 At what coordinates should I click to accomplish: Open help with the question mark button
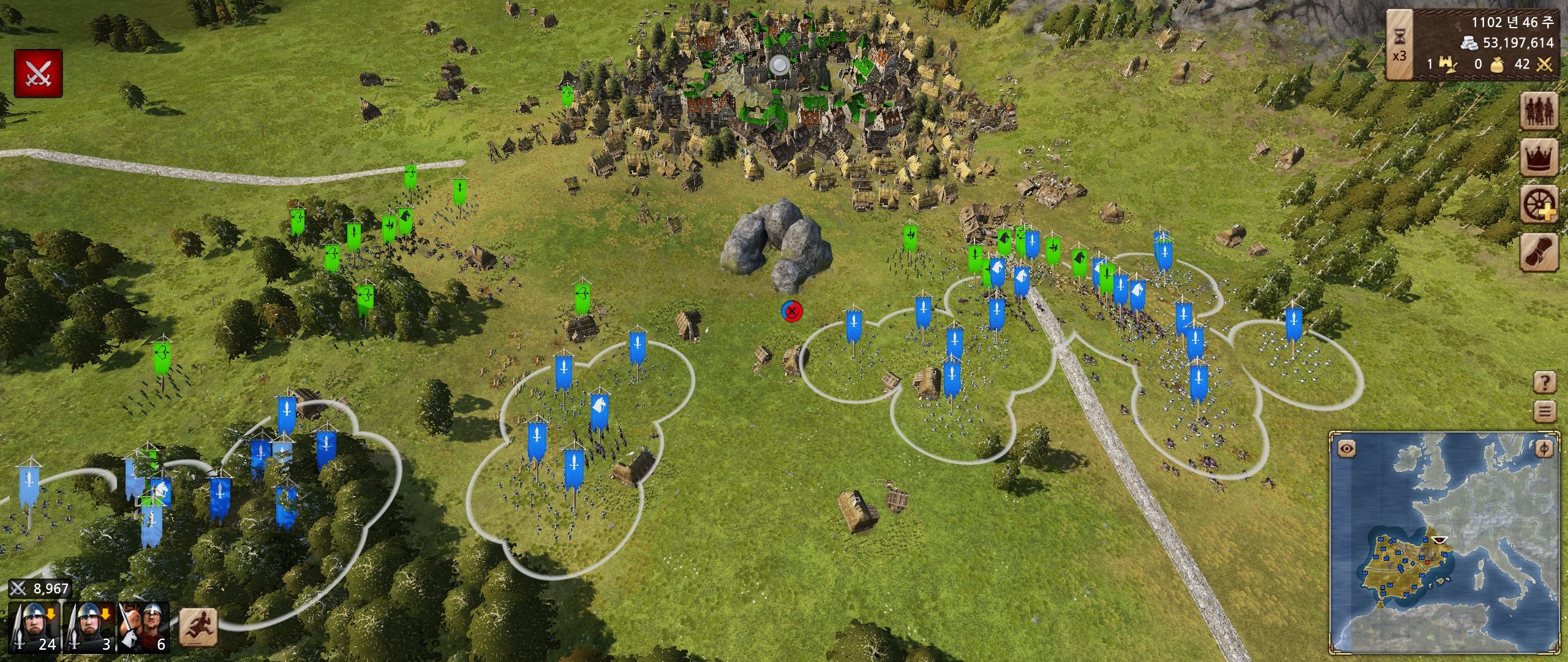(x=1545, y=383)
